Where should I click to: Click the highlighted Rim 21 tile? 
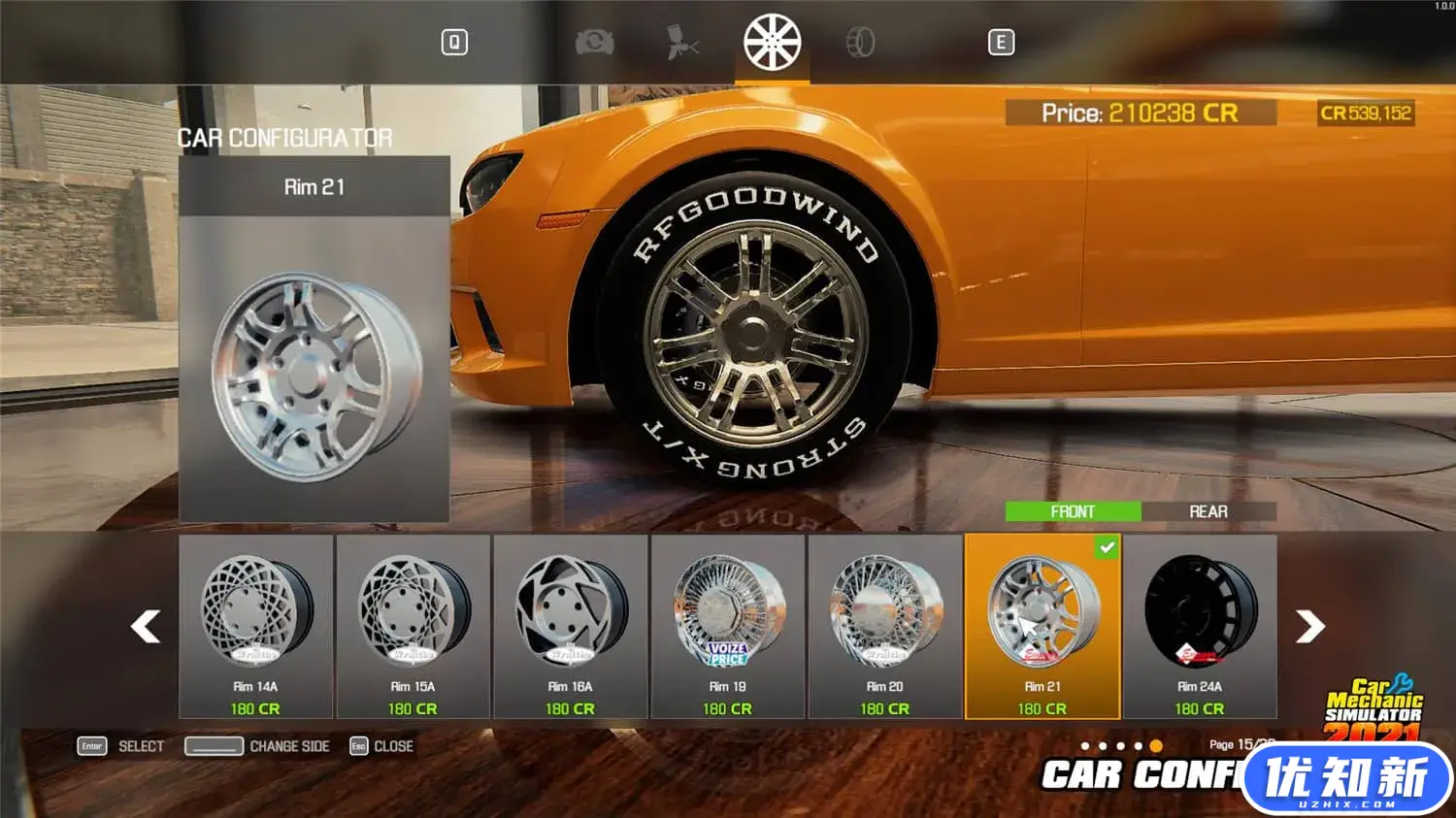(1042, 626)
